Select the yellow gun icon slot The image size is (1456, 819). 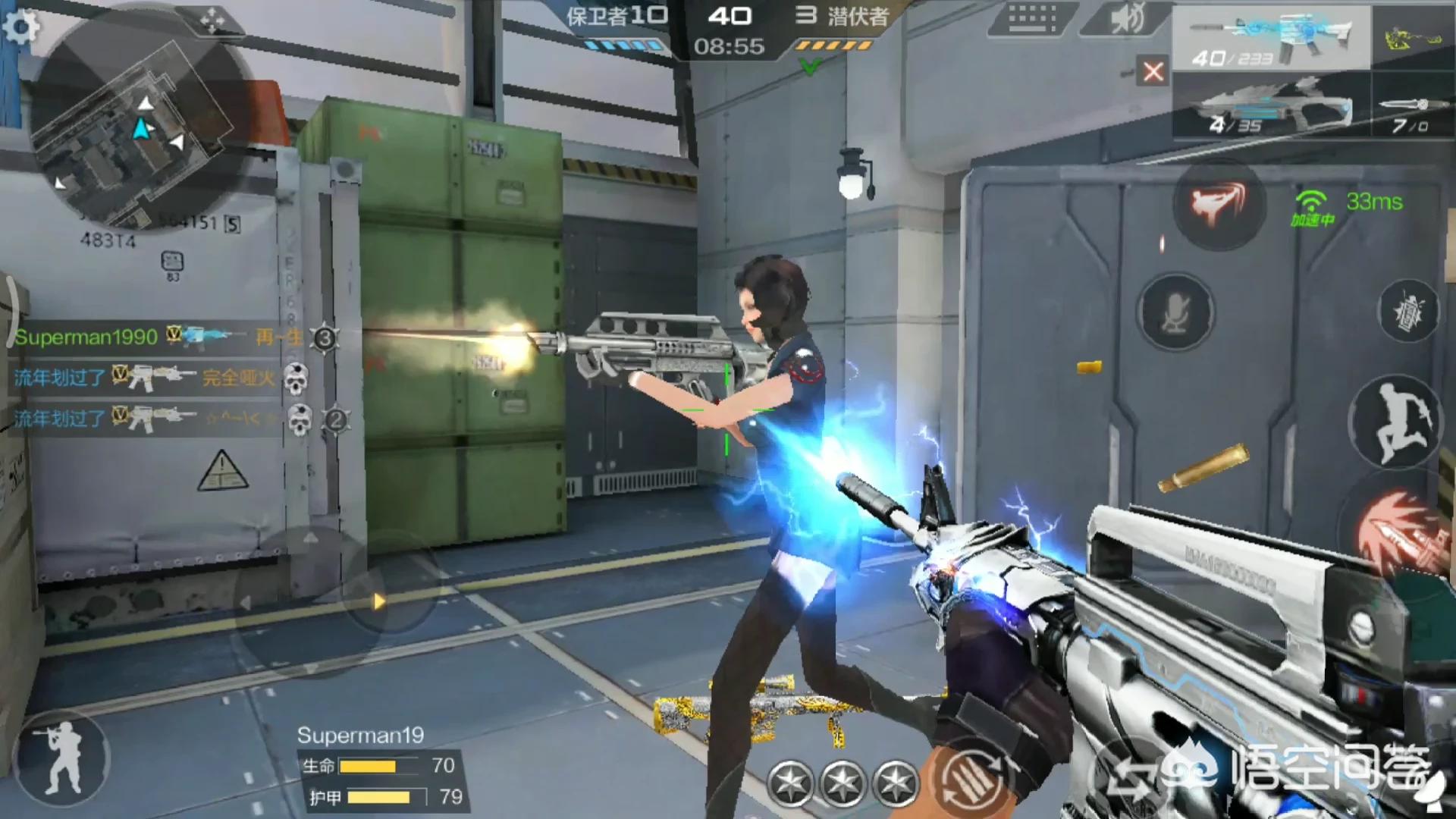coord(1412,38)
